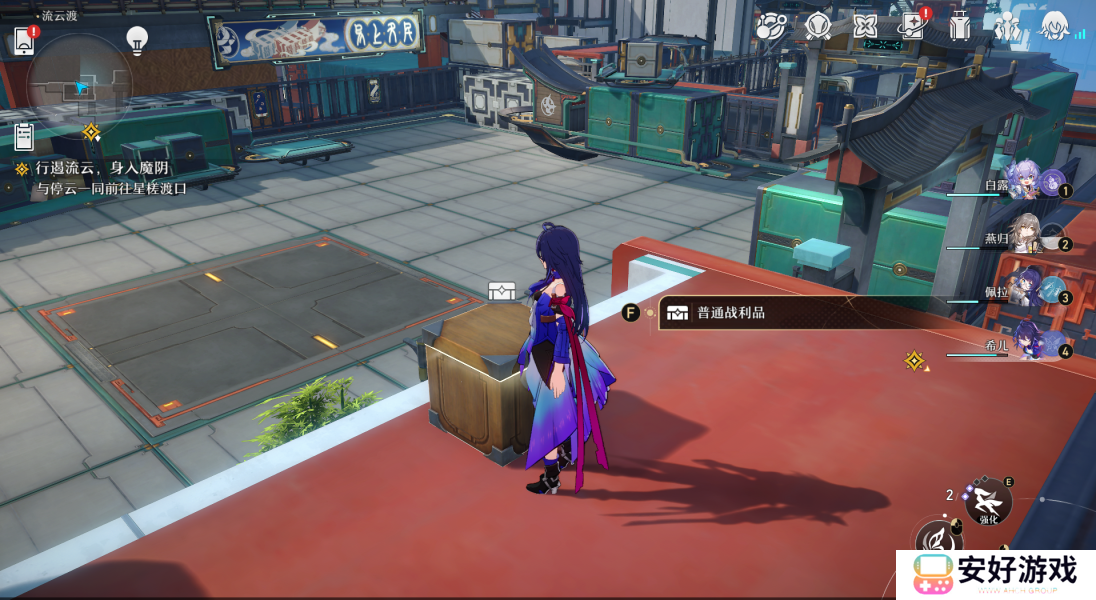Screen dimensions: 1096x600
Task: Open the star card icon with red alert
Action: (x=912, y=26)
